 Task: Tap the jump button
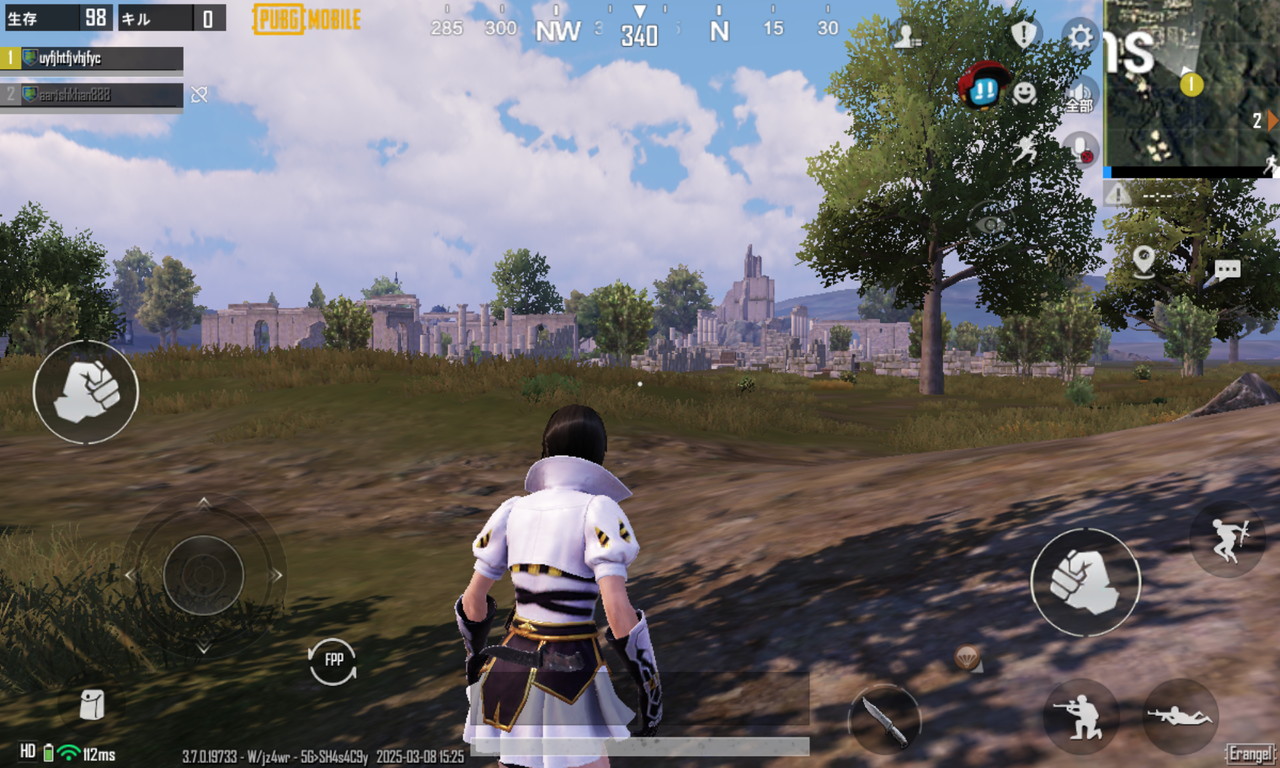click(x=1227, y=539)
